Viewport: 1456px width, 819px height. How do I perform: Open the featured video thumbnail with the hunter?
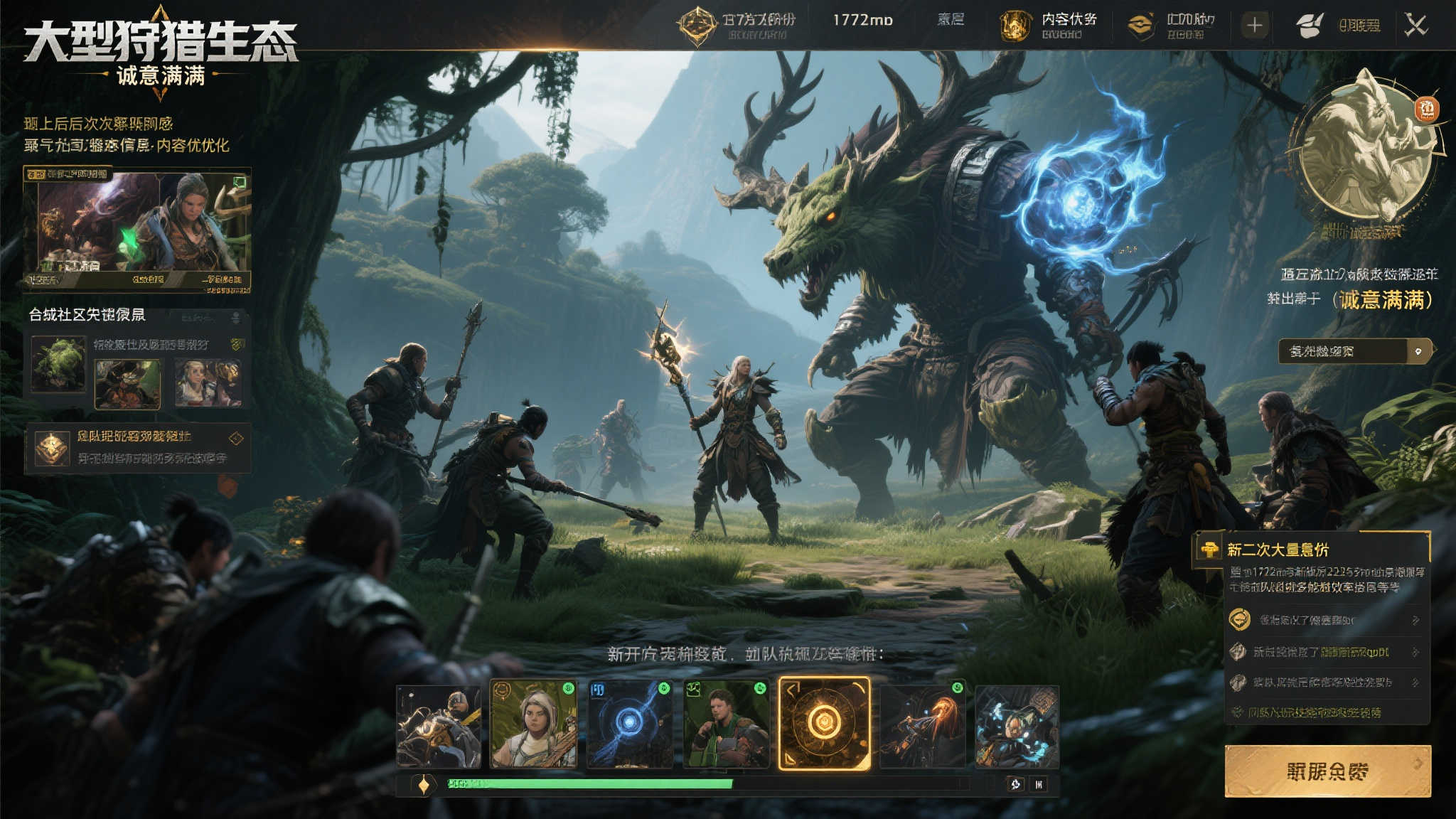coord(137,229)
